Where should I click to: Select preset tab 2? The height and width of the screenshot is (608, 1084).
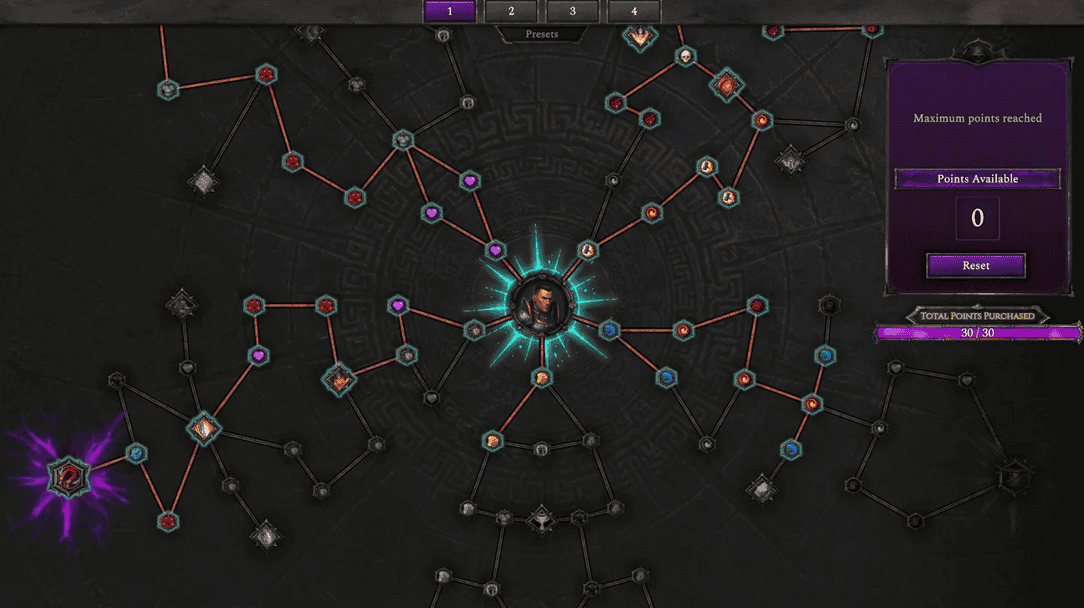coord(511,11)
